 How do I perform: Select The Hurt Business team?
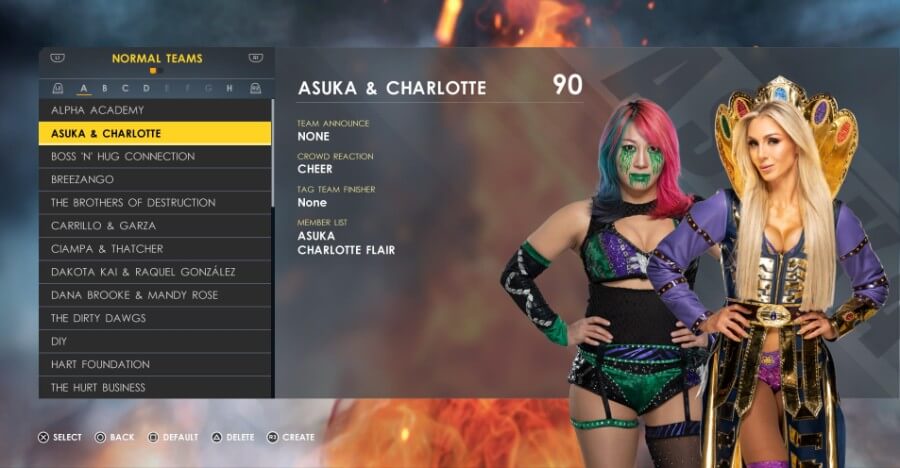[154, 387]
